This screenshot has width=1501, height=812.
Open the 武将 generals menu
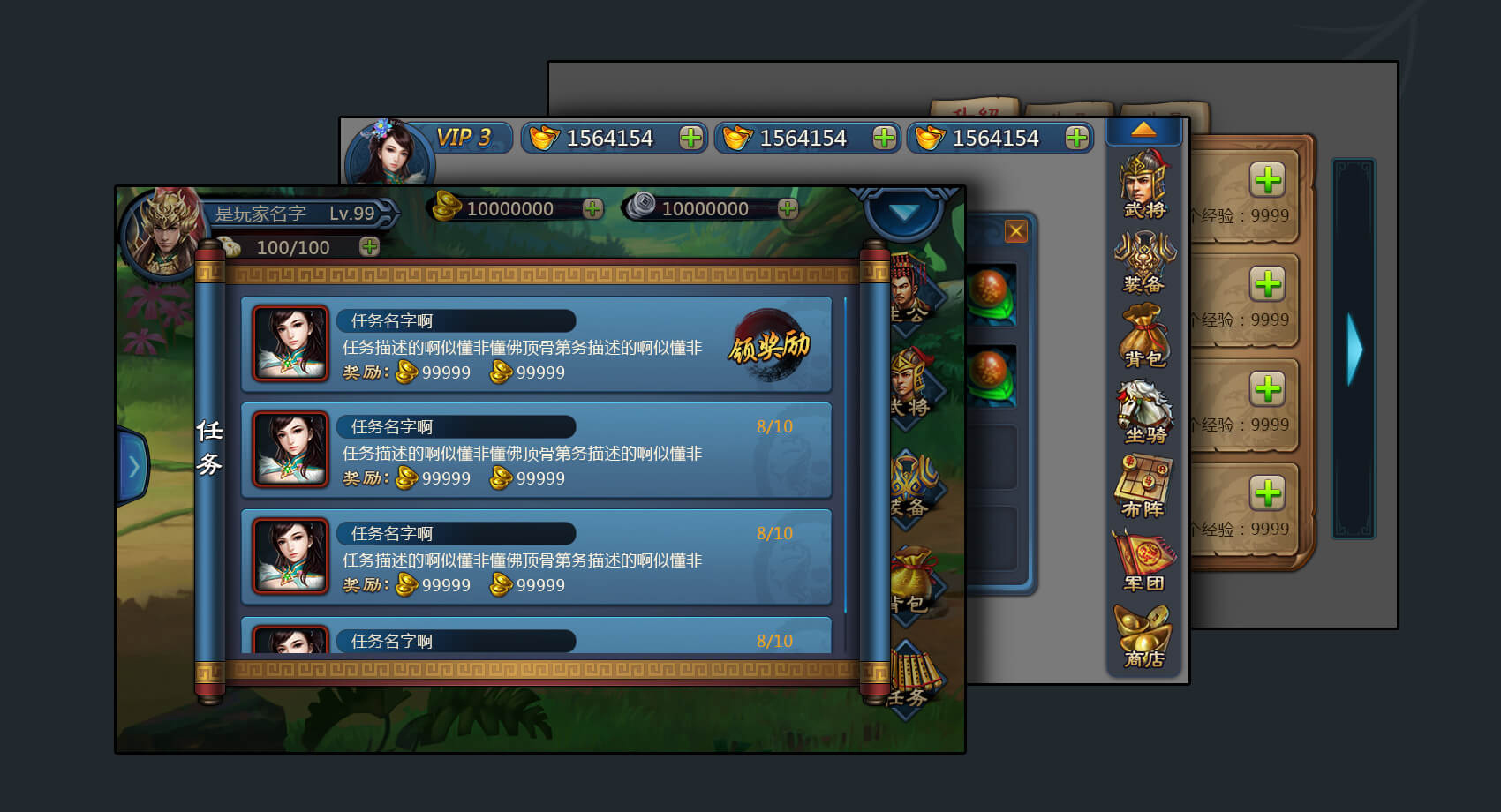pos(1143,184)
